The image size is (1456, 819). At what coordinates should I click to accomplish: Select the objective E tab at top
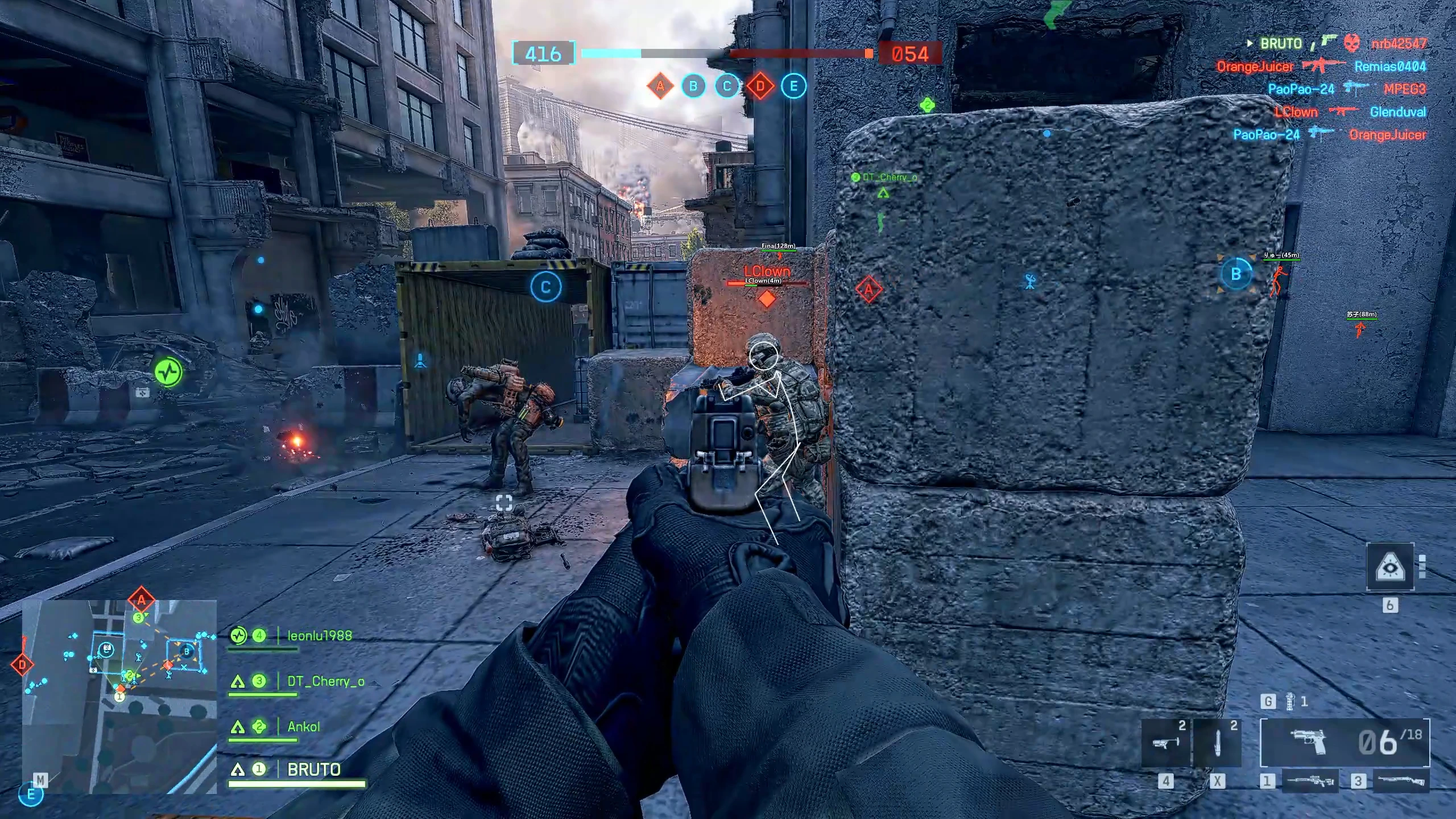[792, 86]
